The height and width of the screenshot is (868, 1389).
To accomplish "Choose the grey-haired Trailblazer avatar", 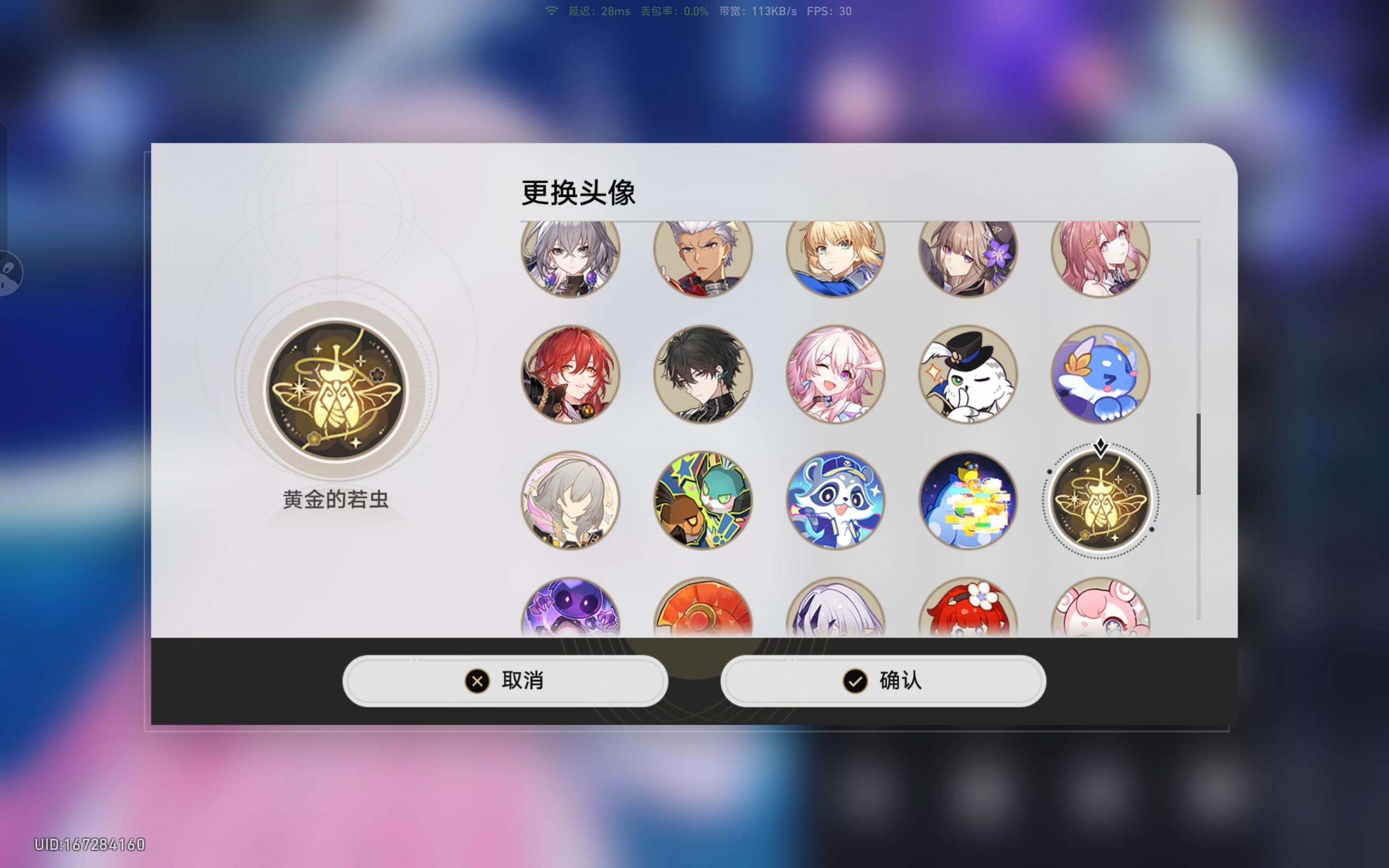I will 571,501.
